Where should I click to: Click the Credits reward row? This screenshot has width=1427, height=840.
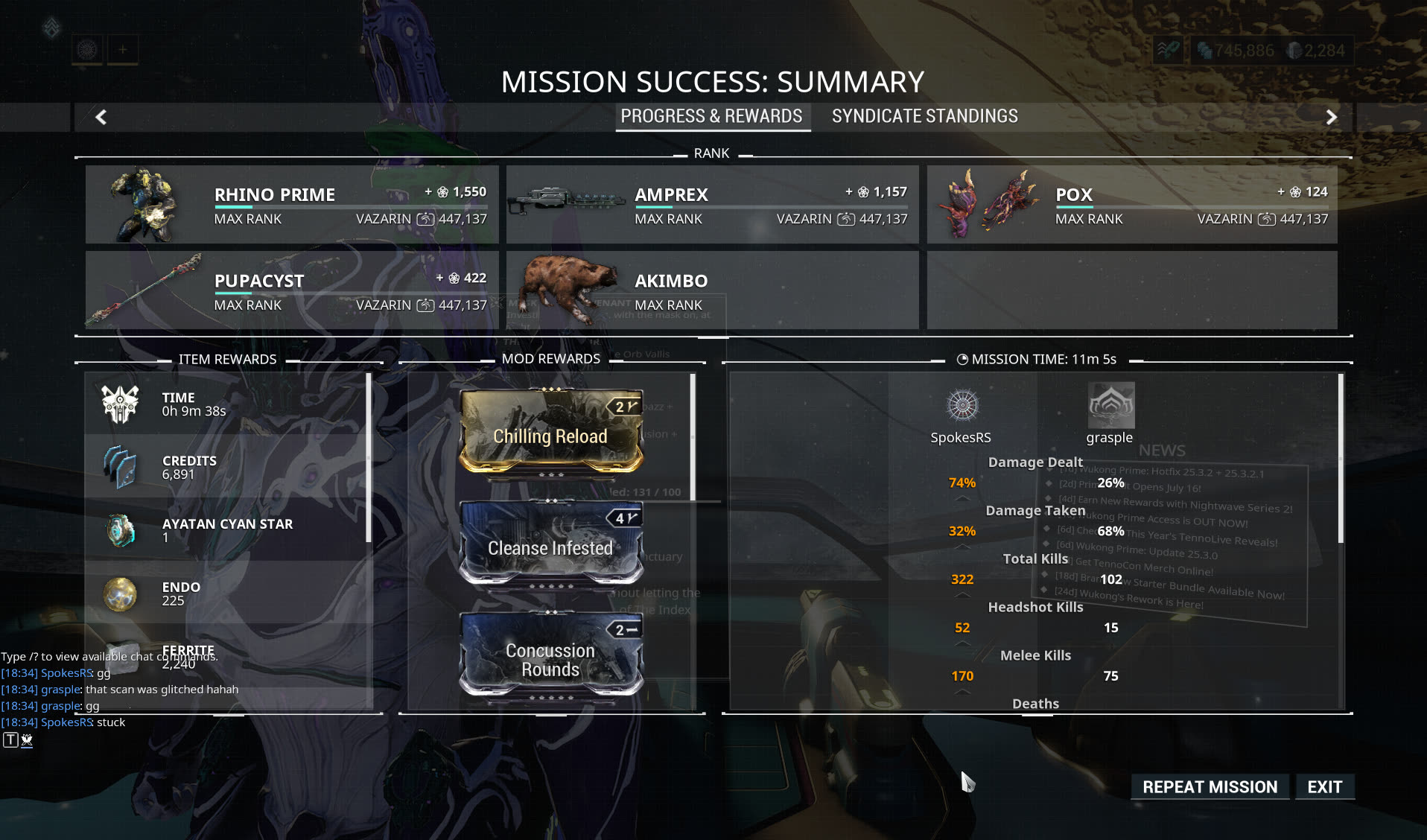click(227, 467)
